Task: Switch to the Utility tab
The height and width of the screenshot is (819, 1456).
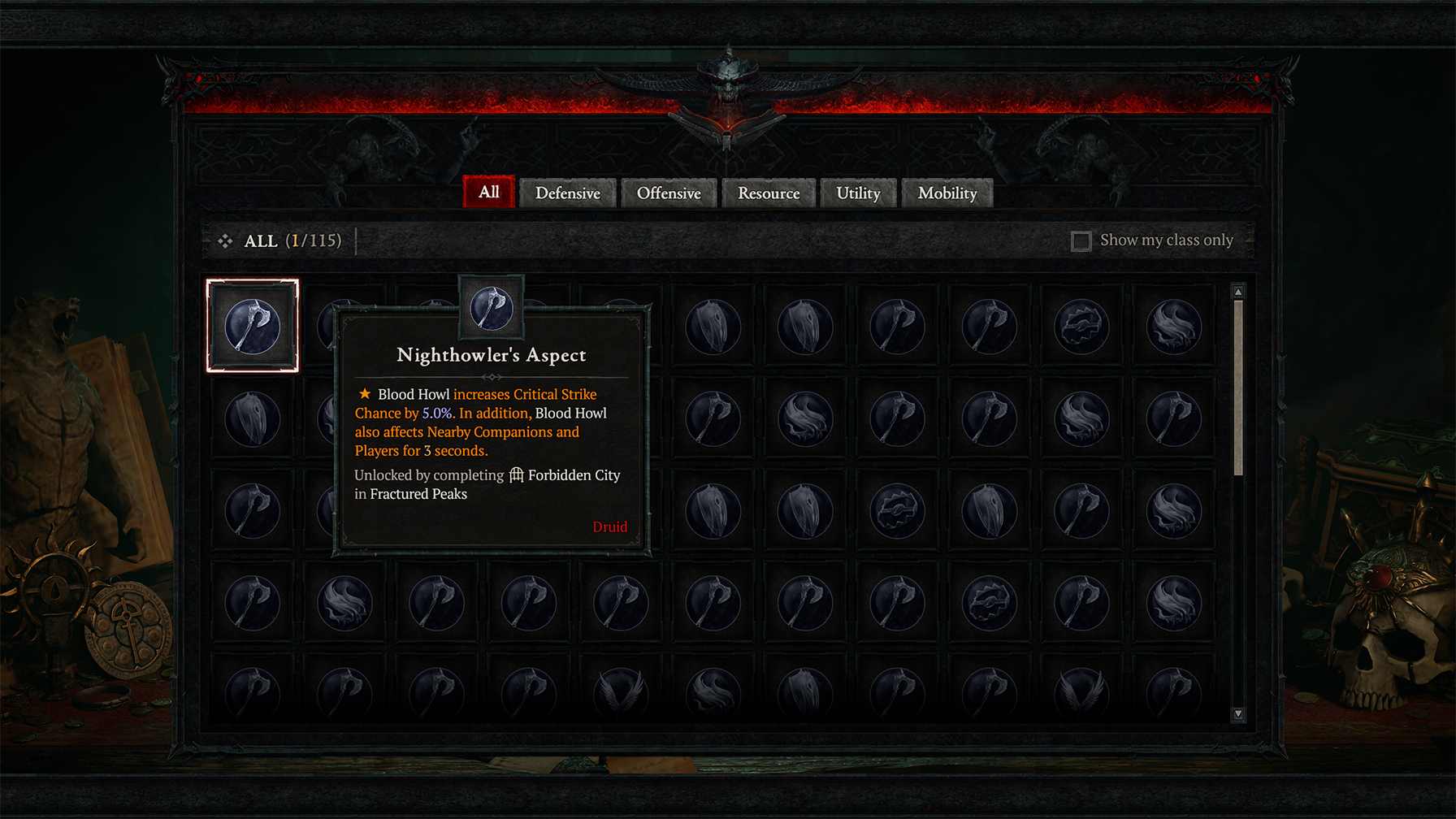Action: pos(858,193)
